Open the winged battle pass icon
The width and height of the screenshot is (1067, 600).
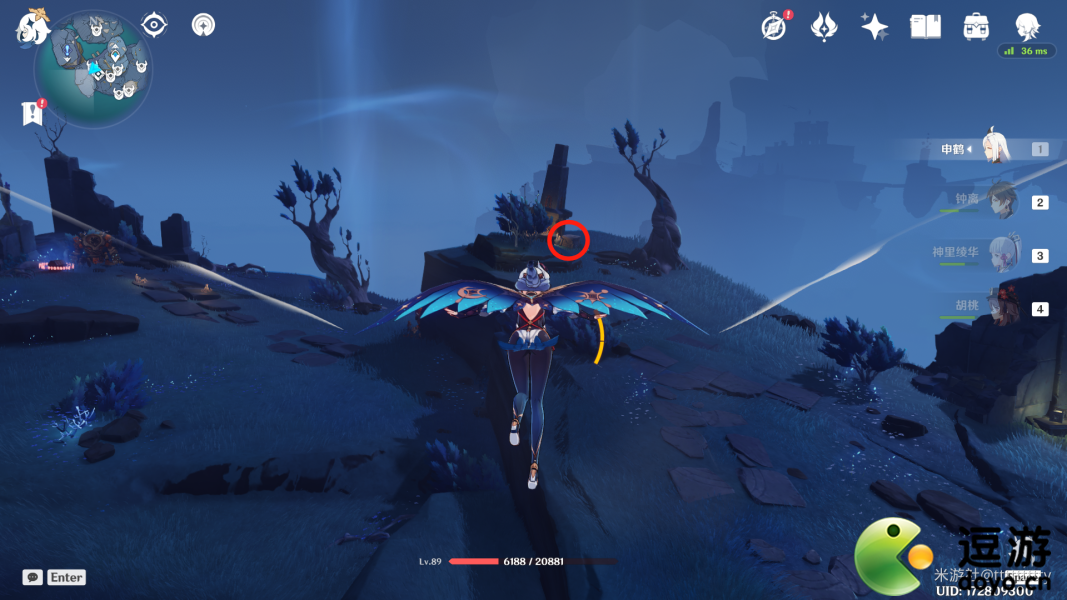click(x=824, y=27)
